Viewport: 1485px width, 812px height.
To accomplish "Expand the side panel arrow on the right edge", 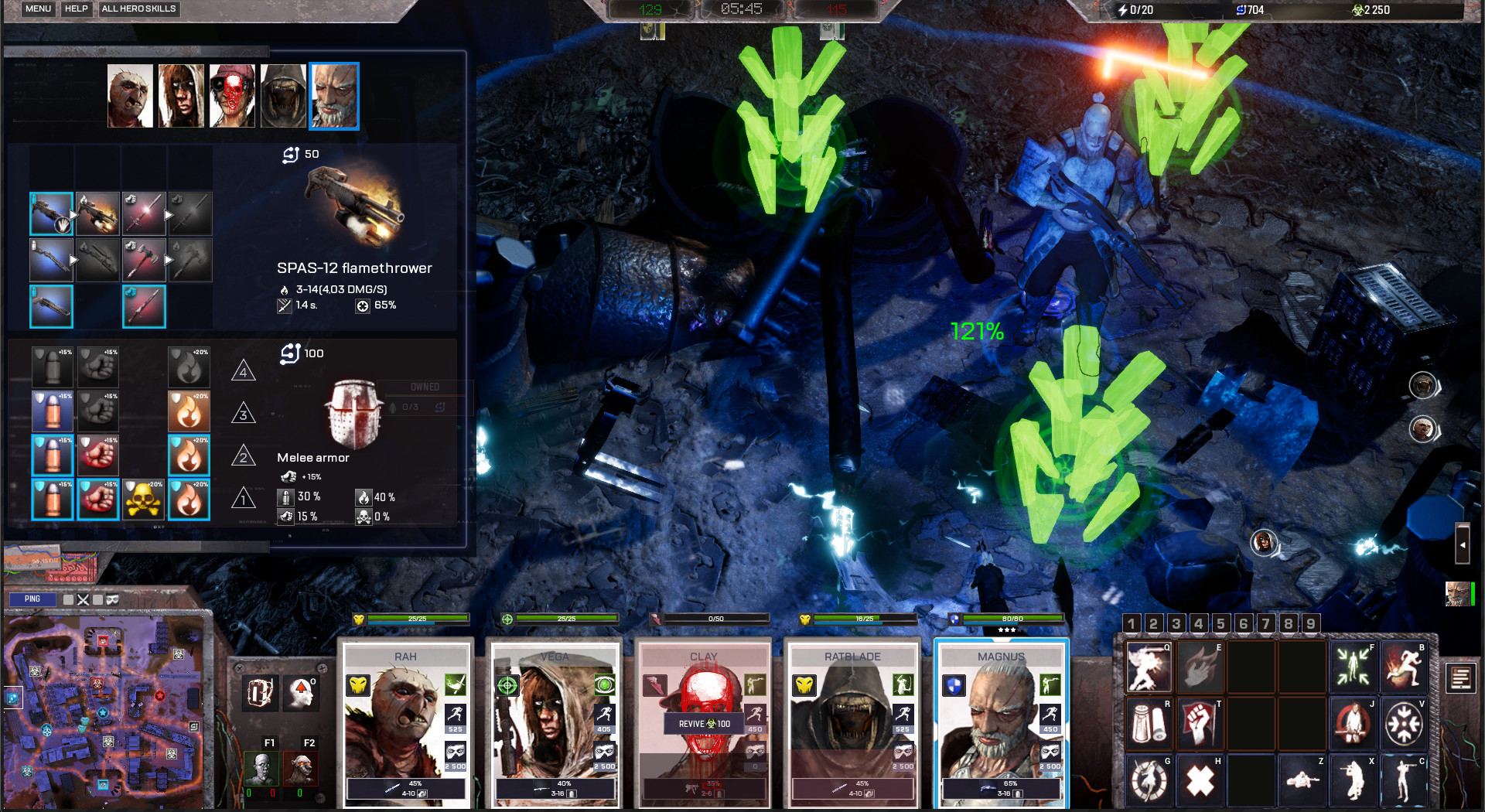I will 1464,545.
